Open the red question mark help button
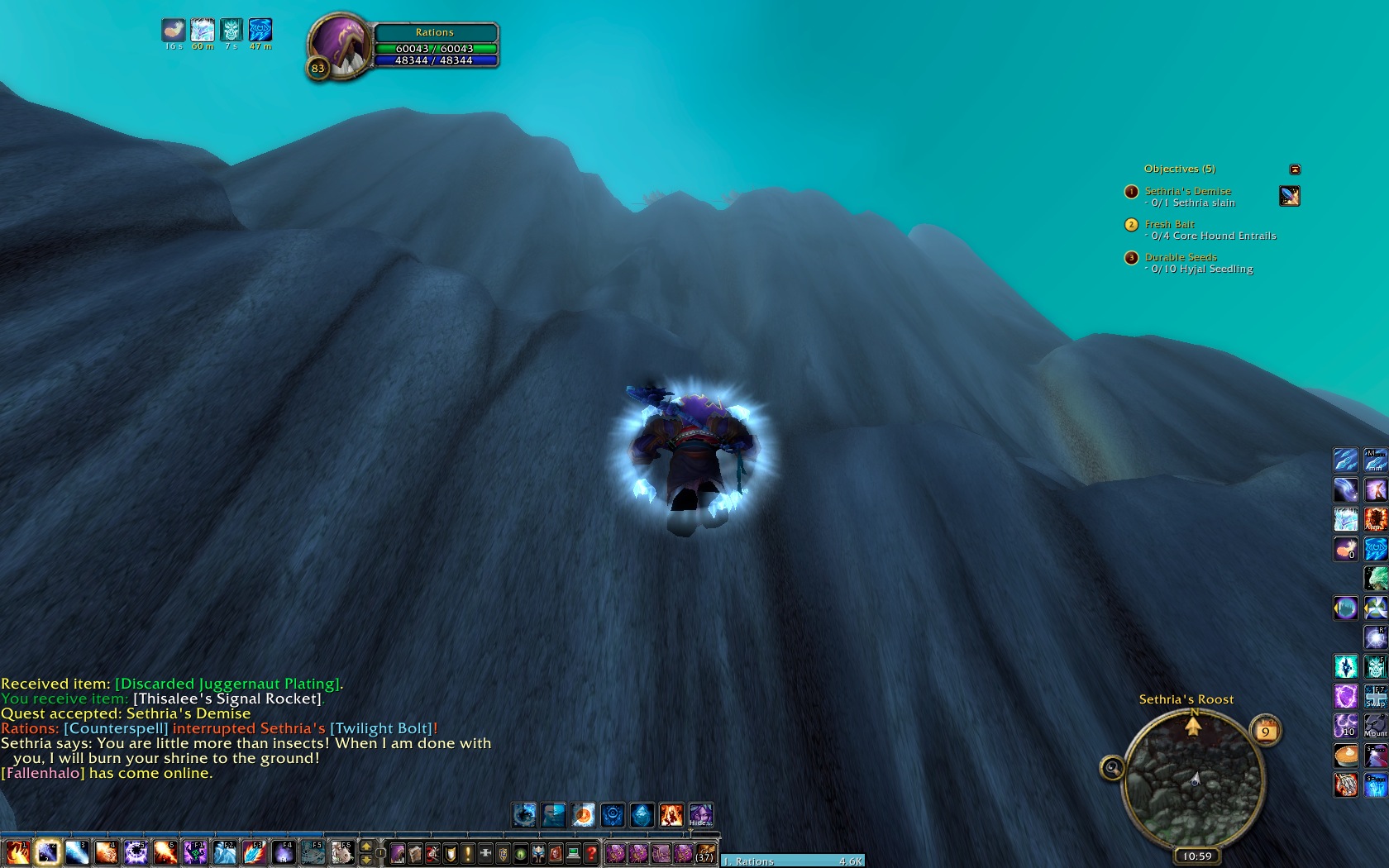 pyautogui.click(x=591, y=853)
